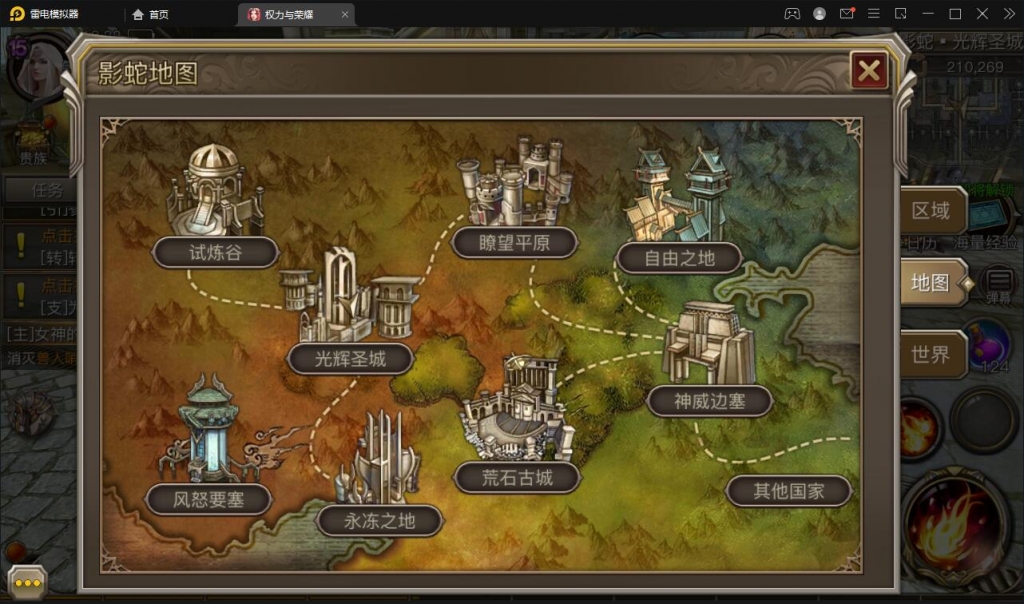Click the player portrait avatar
This screenshot has height=604, width=1024.
pos(35,65)
